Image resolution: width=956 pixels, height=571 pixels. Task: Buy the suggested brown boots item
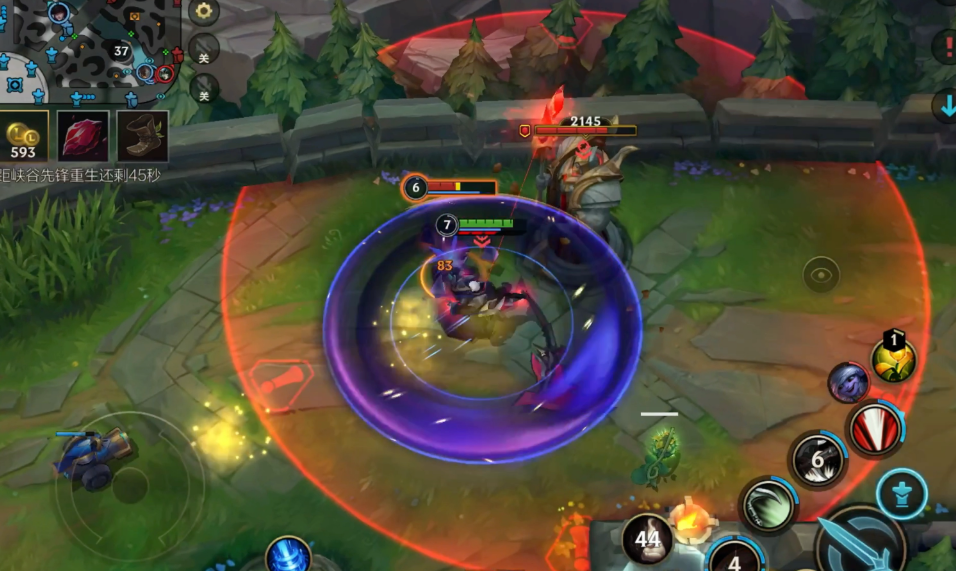[142, 136]
